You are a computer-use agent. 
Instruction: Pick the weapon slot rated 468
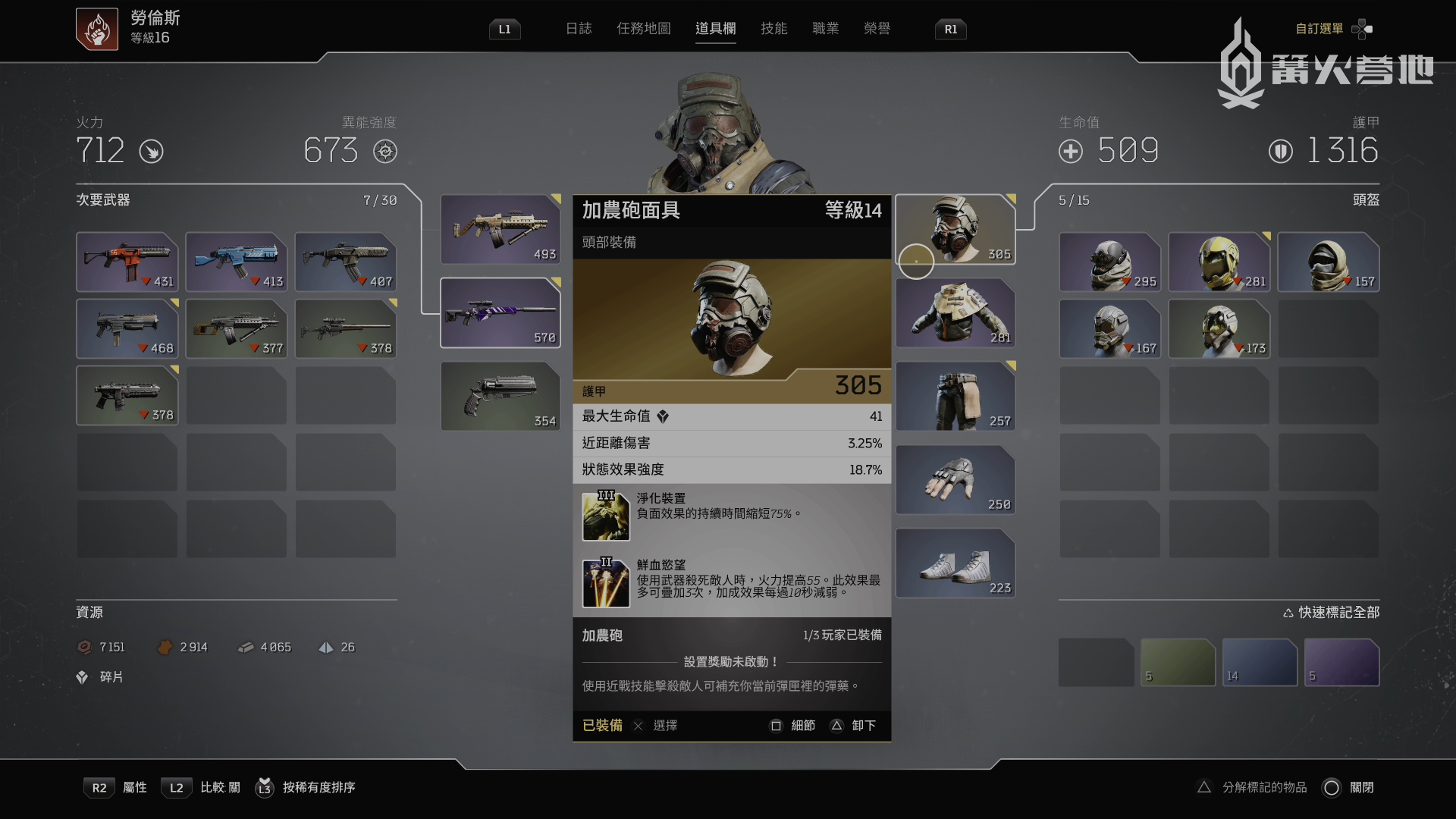pyautogui.click(x=127, y=328)
